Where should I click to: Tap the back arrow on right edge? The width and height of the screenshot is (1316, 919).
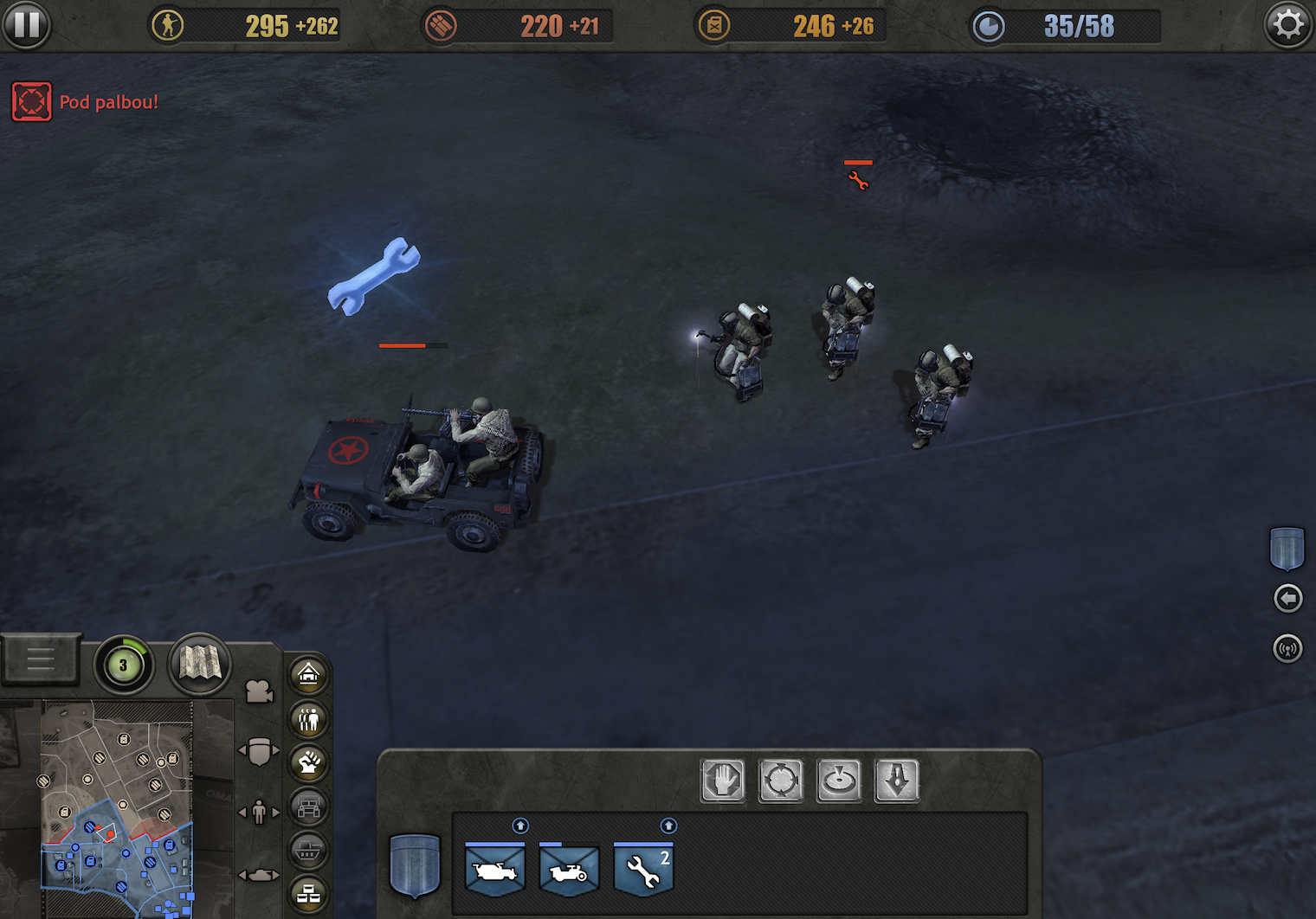coord(1287,598)
